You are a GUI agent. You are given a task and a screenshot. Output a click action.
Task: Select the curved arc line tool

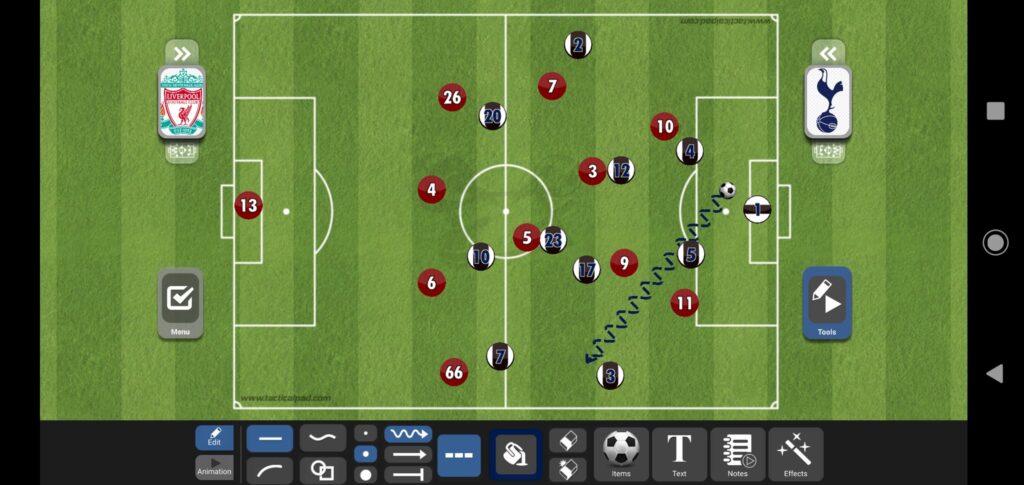coord(270,468)
